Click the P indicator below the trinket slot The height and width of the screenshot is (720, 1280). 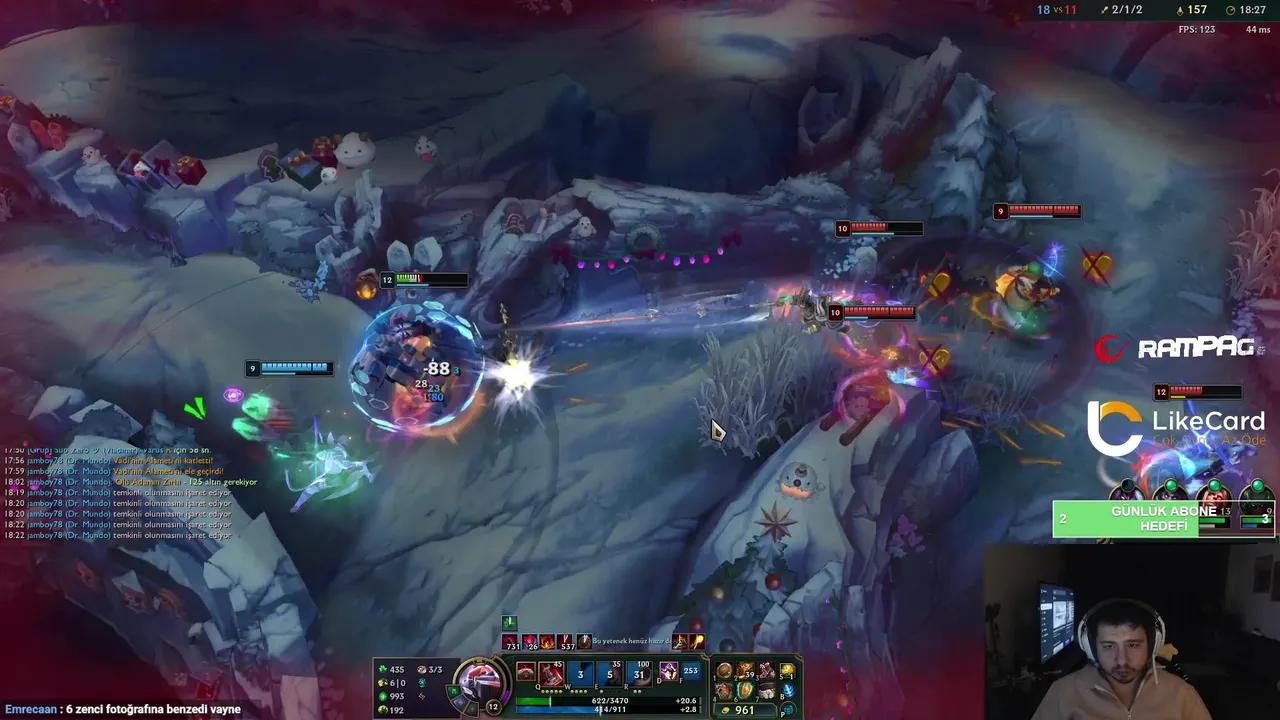point(787,708)
